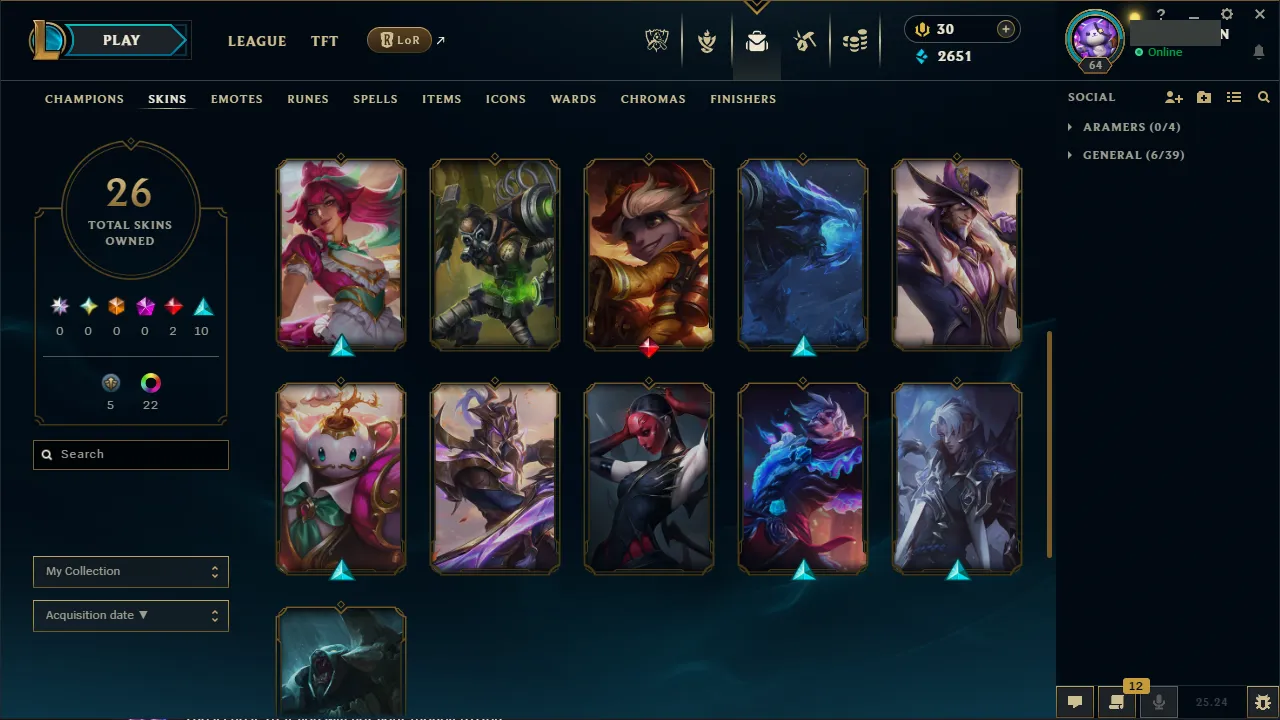Open the Hextech Loot backpack icon

(756, 41)
